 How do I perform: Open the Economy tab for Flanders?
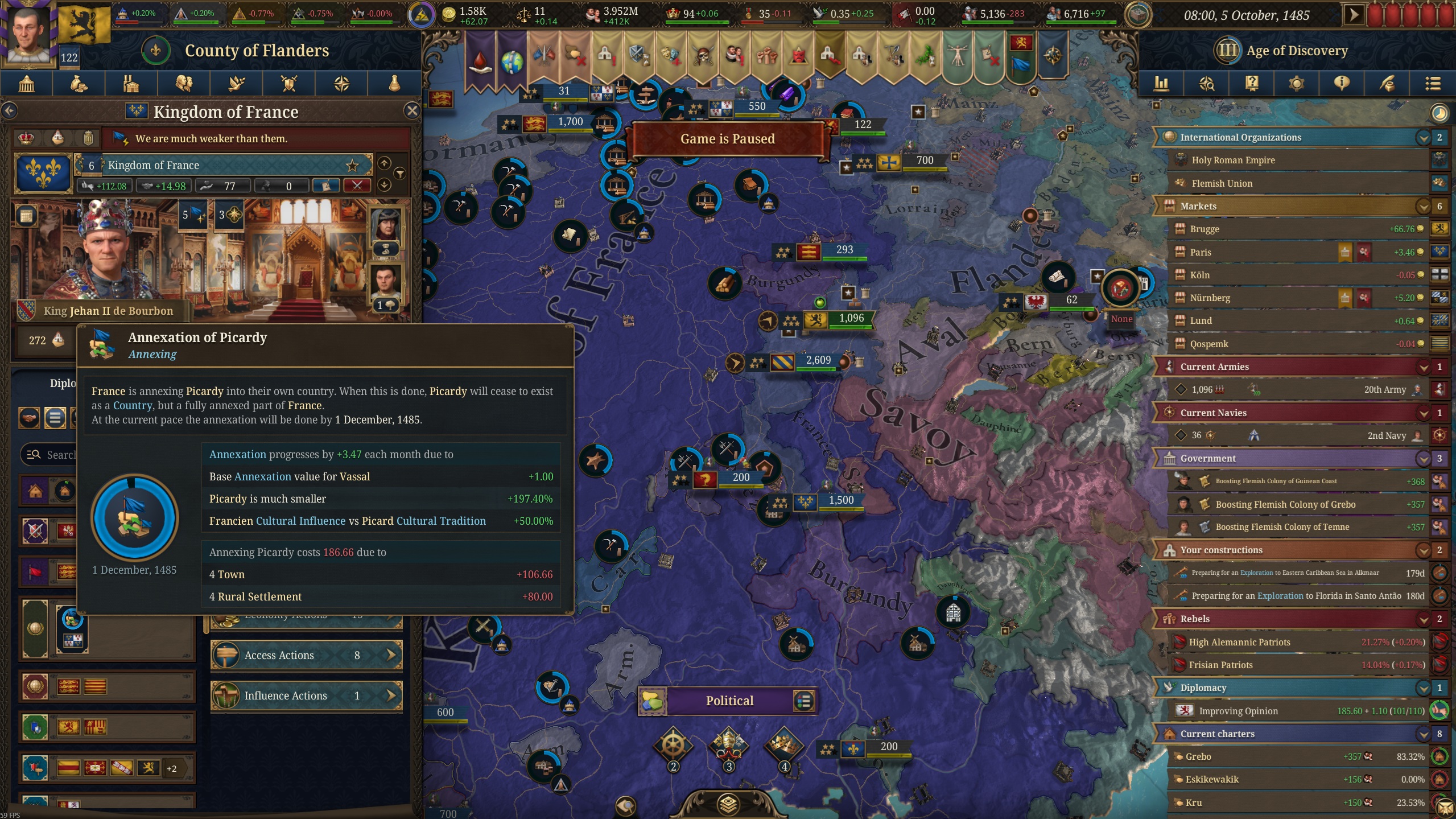78,84
